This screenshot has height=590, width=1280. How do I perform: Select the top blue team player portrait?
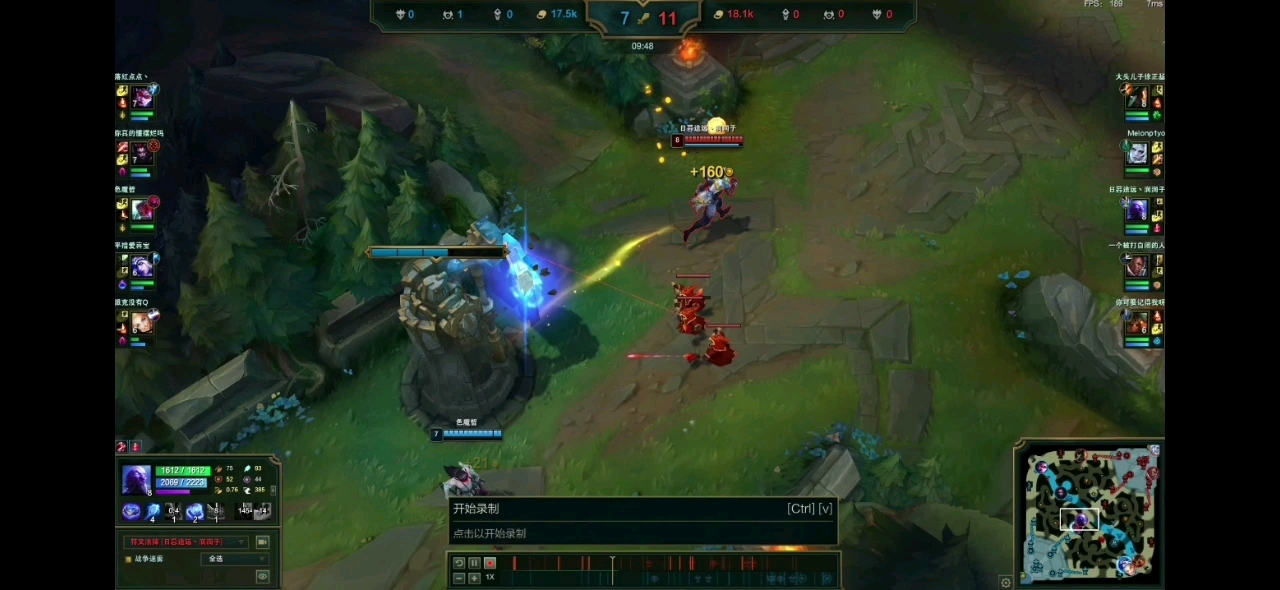coord(142,97)
